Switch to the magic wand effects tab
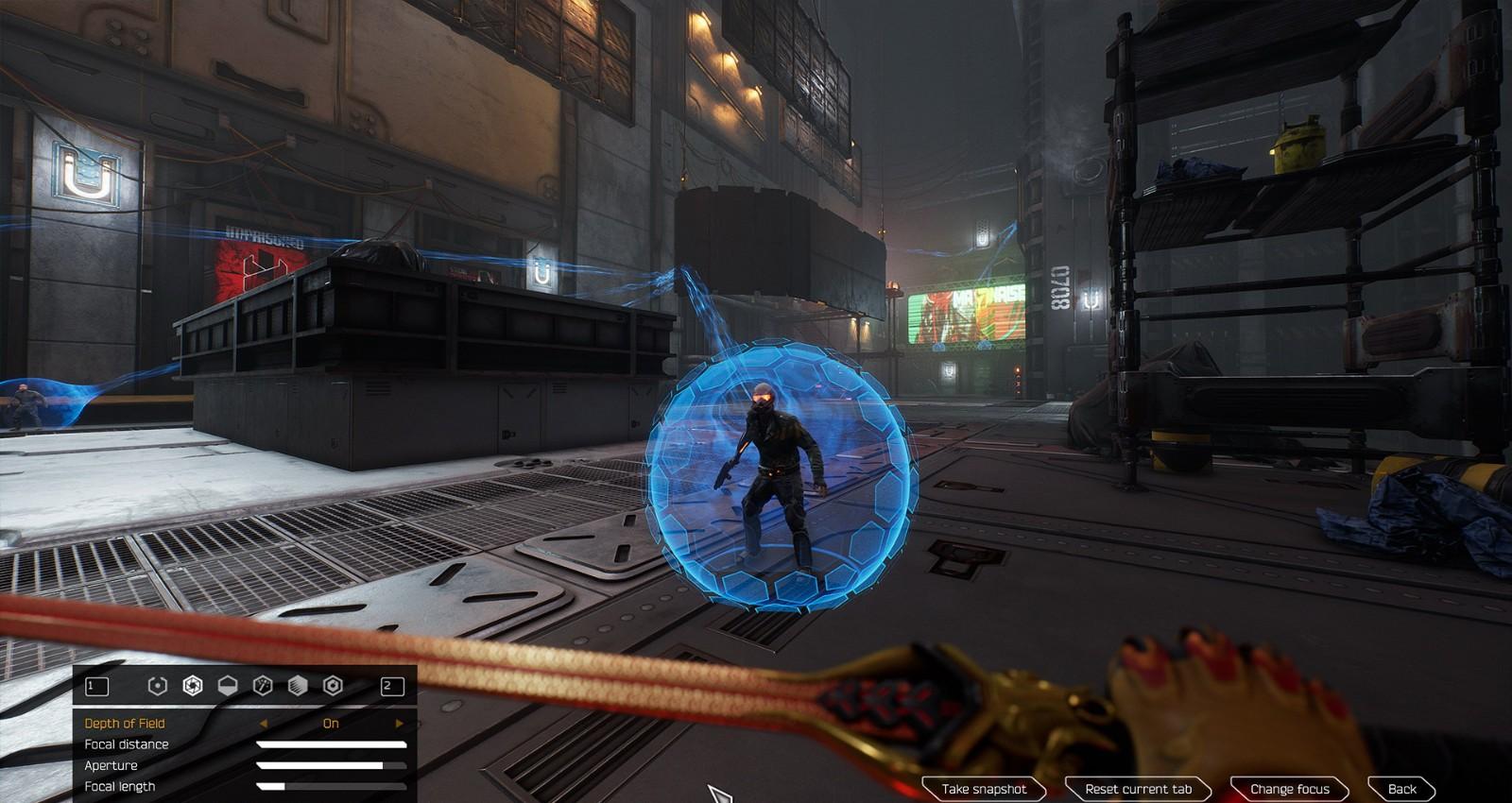The image size is (1512, 803). tap(263, 686)
